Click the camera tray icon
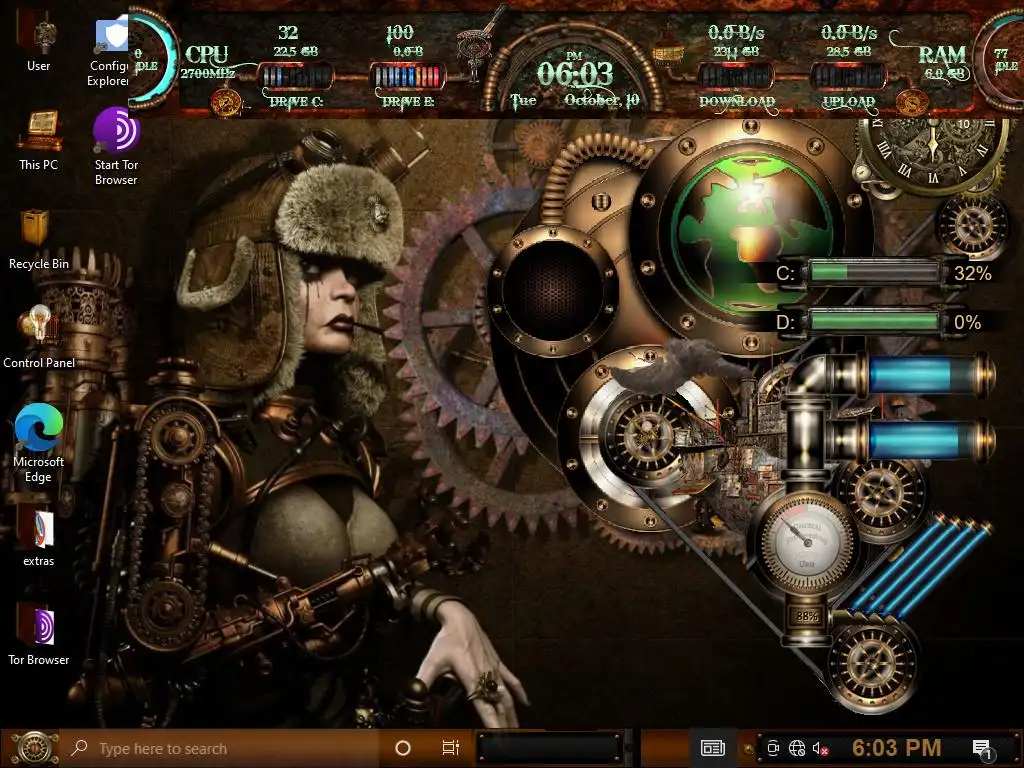 [x=772, y=748]
